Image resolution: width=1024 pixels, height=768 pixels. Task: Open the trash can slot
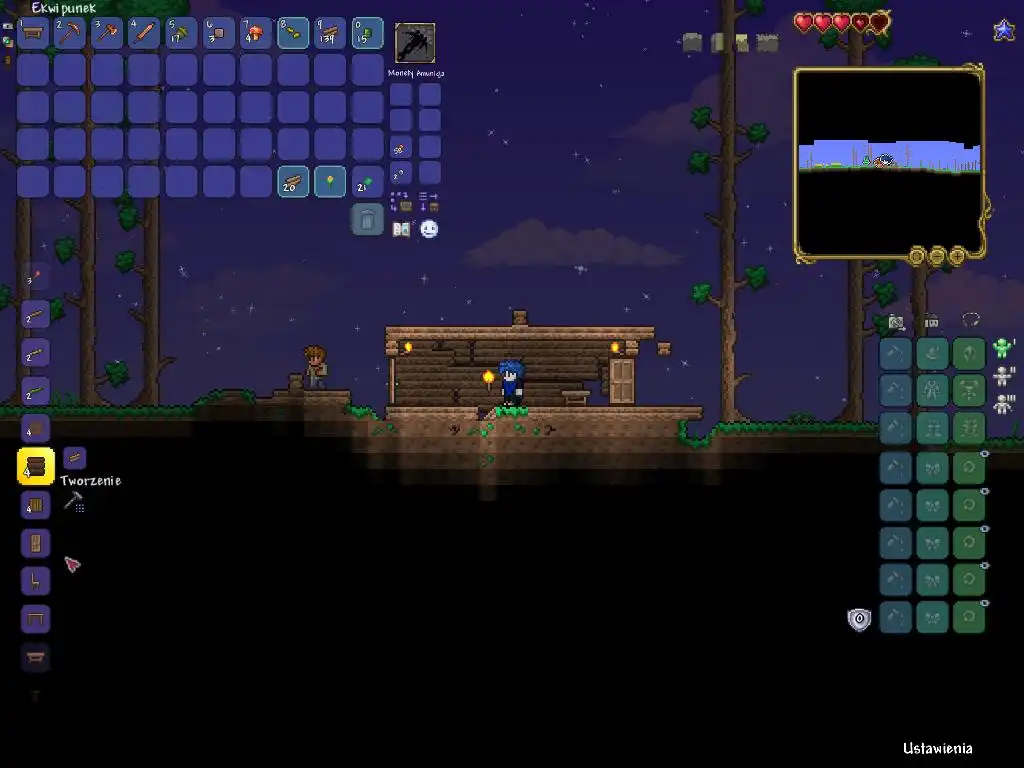pyautogui.click(x=367, y=219)
